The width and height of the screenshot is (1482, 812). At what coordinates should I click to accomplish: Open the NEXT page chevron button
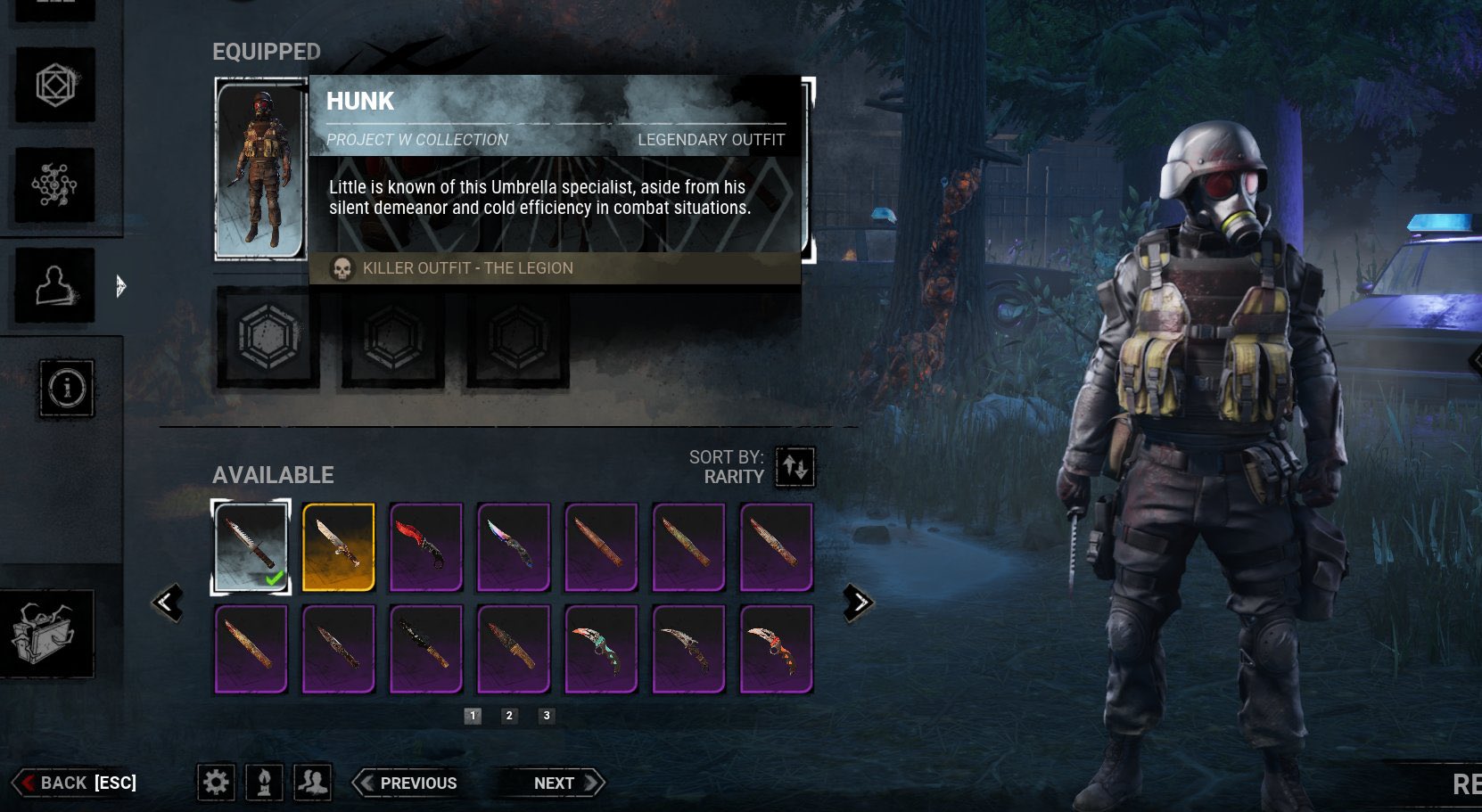[x=554, y=783]
